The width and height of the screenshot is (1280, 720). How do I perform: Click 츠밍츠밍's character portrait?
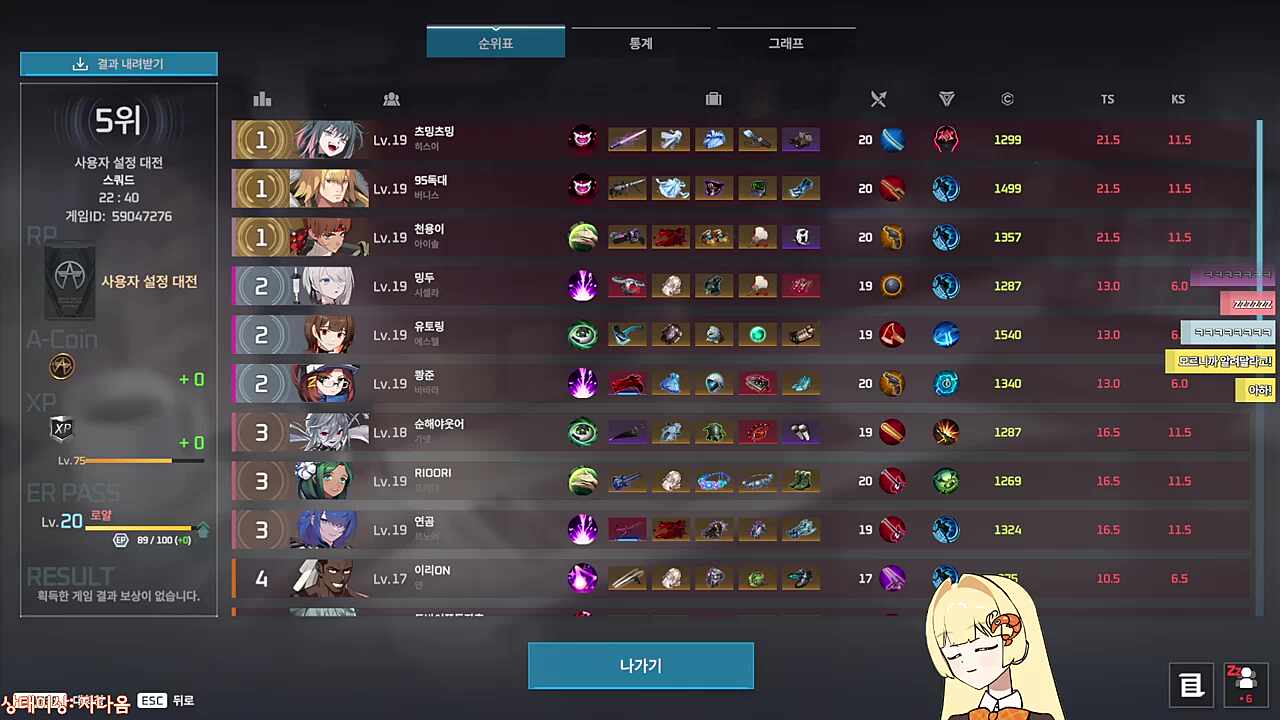(330, 139)
